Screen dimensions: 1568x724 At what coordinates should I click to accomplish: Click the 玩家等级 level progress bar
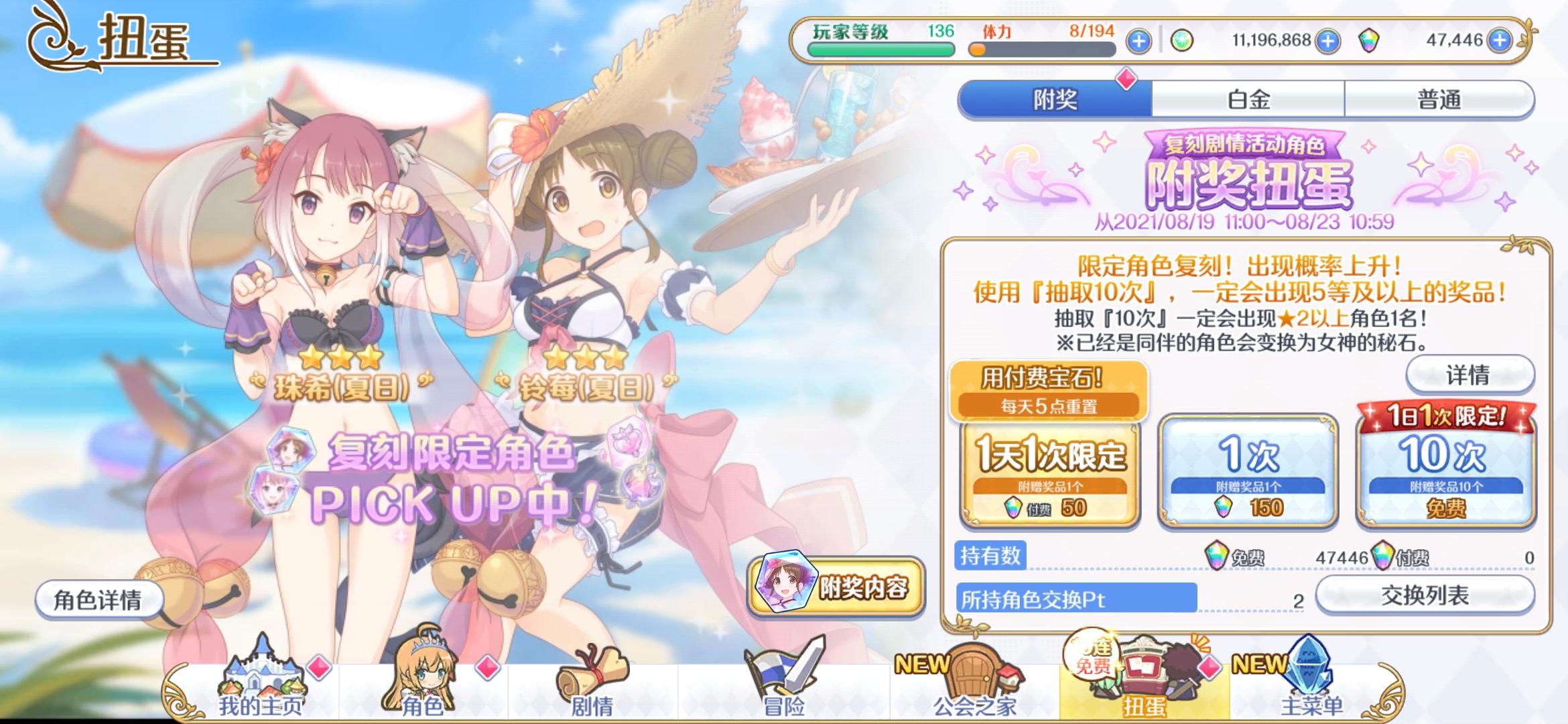(880, 50)
